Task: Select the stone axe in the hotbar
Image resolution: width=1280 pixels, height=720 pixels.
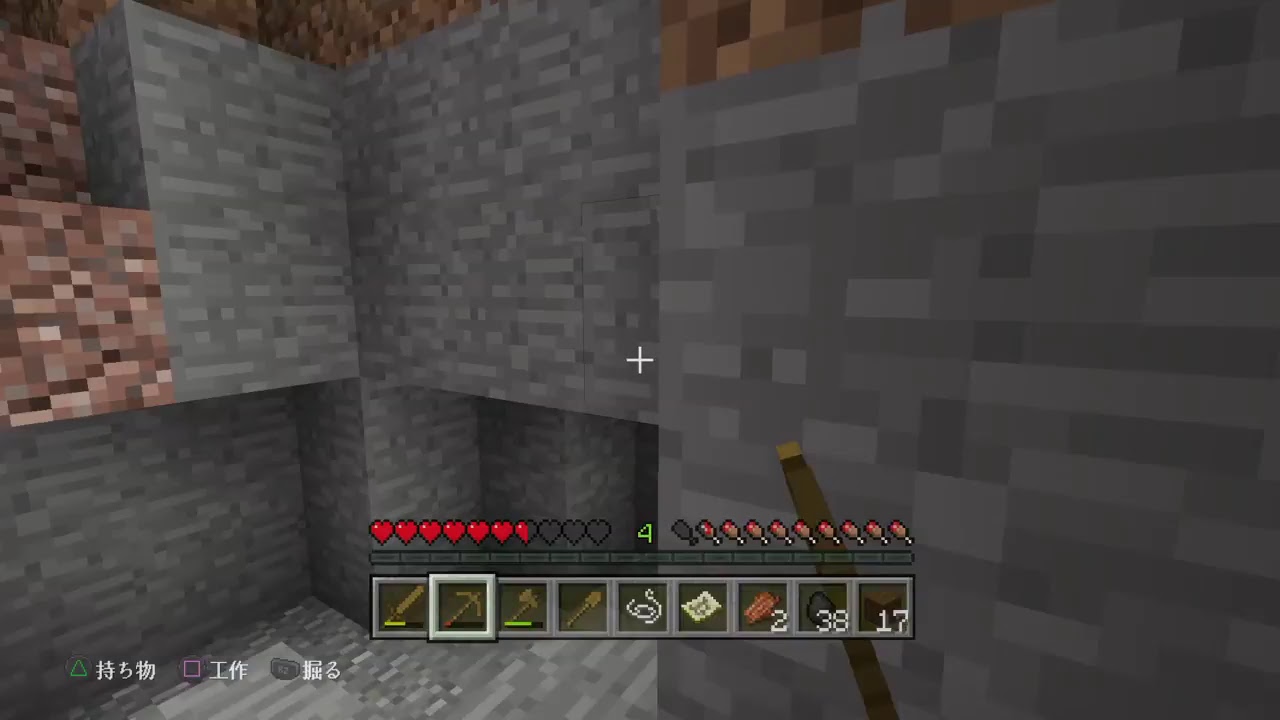Action: click(521, 605)
